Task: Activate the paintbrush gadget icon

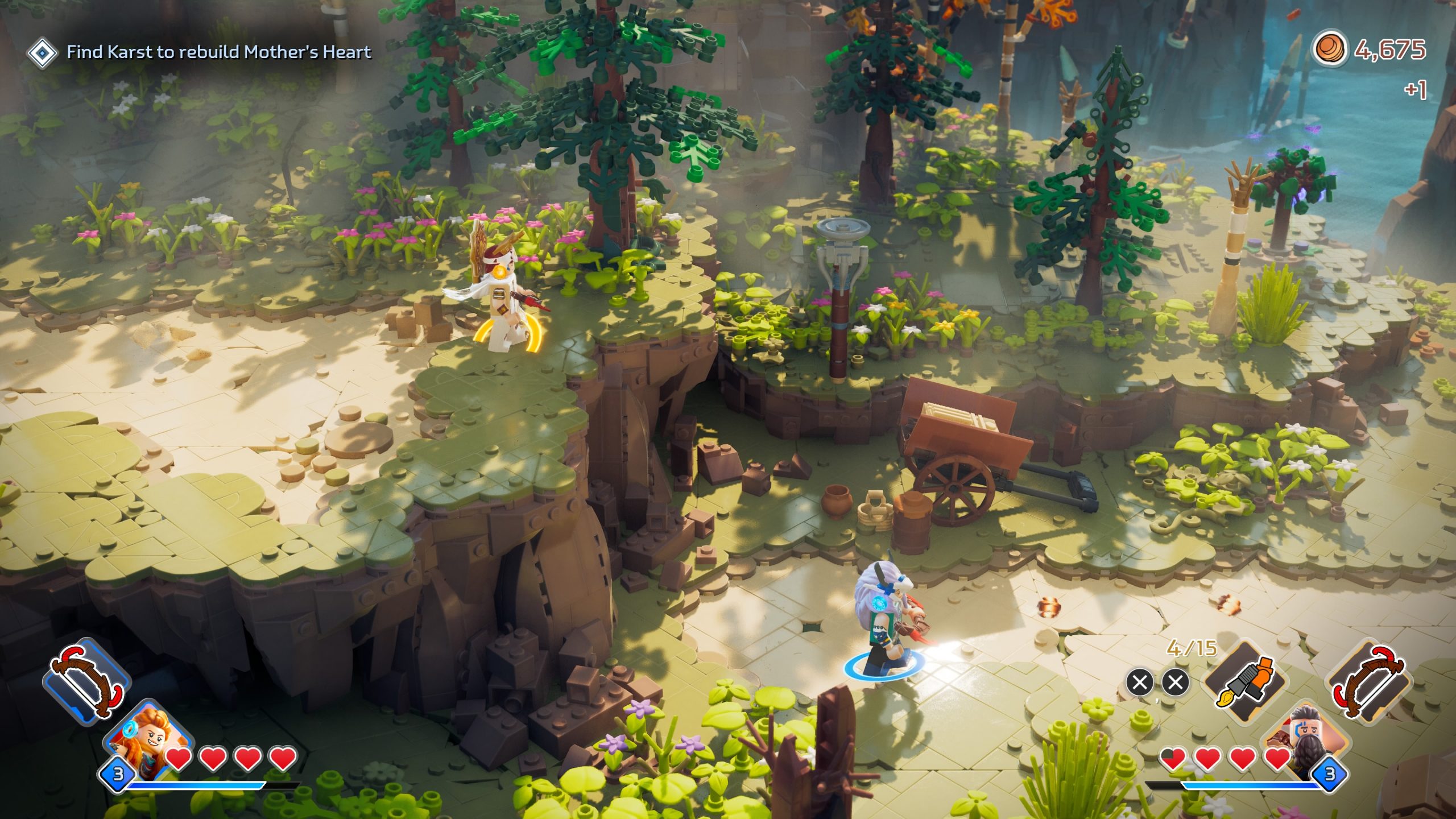Action: pyautogui.click(x=1245, y=682)
